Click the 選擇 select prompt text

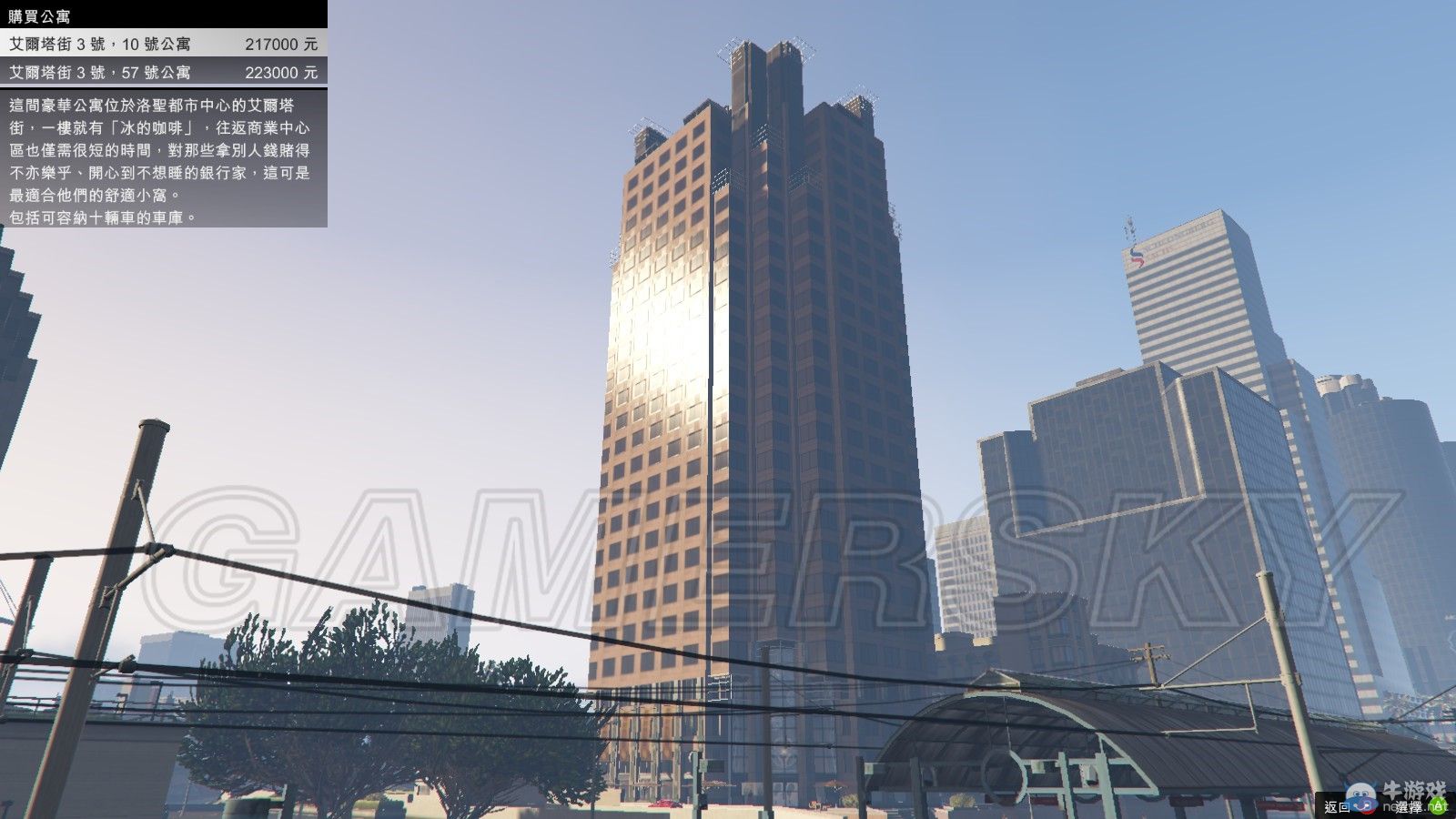[x=1410, y=805]
